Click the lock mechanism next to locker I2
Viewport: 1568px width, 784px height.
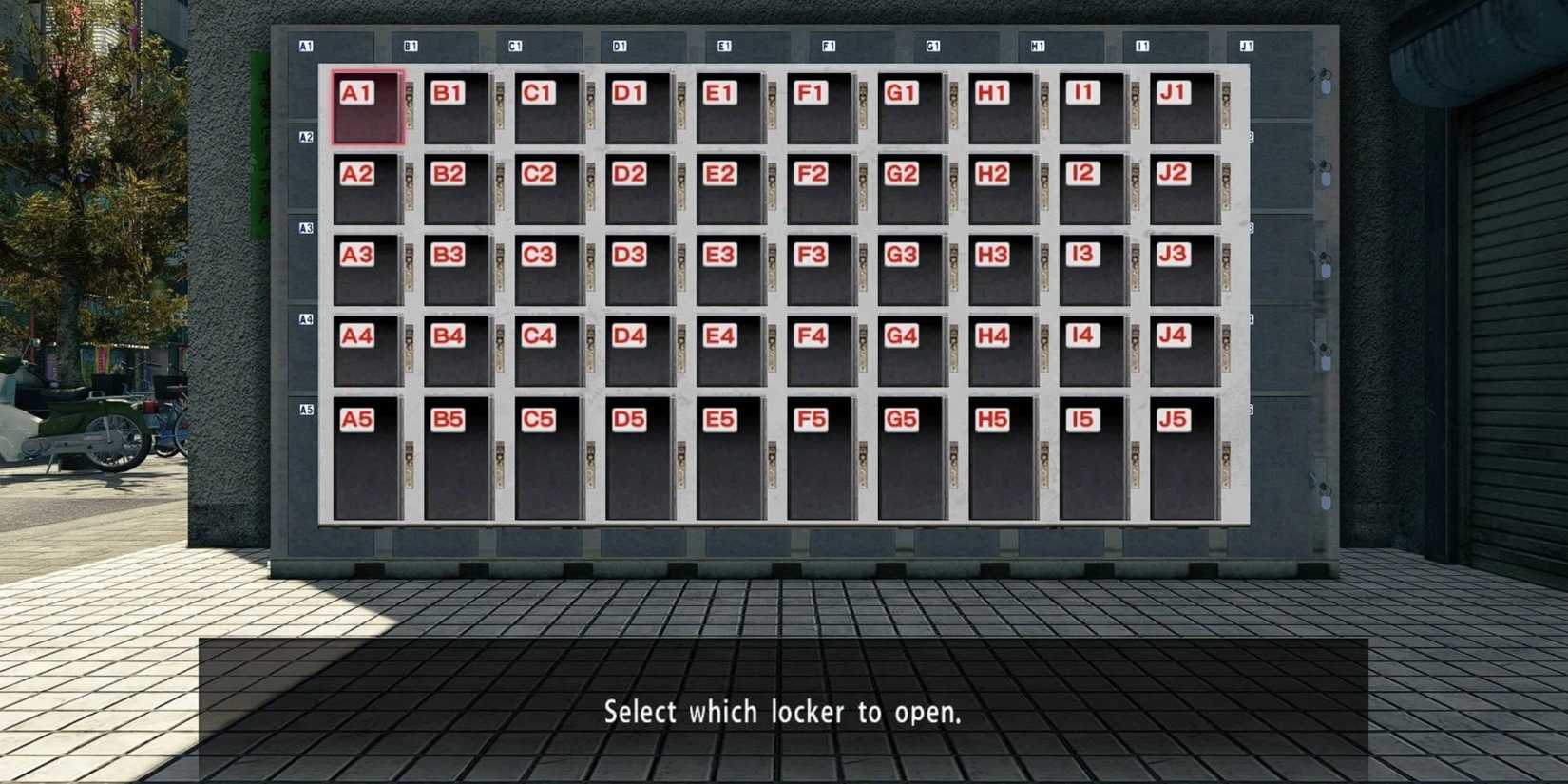pos(1137,185)
